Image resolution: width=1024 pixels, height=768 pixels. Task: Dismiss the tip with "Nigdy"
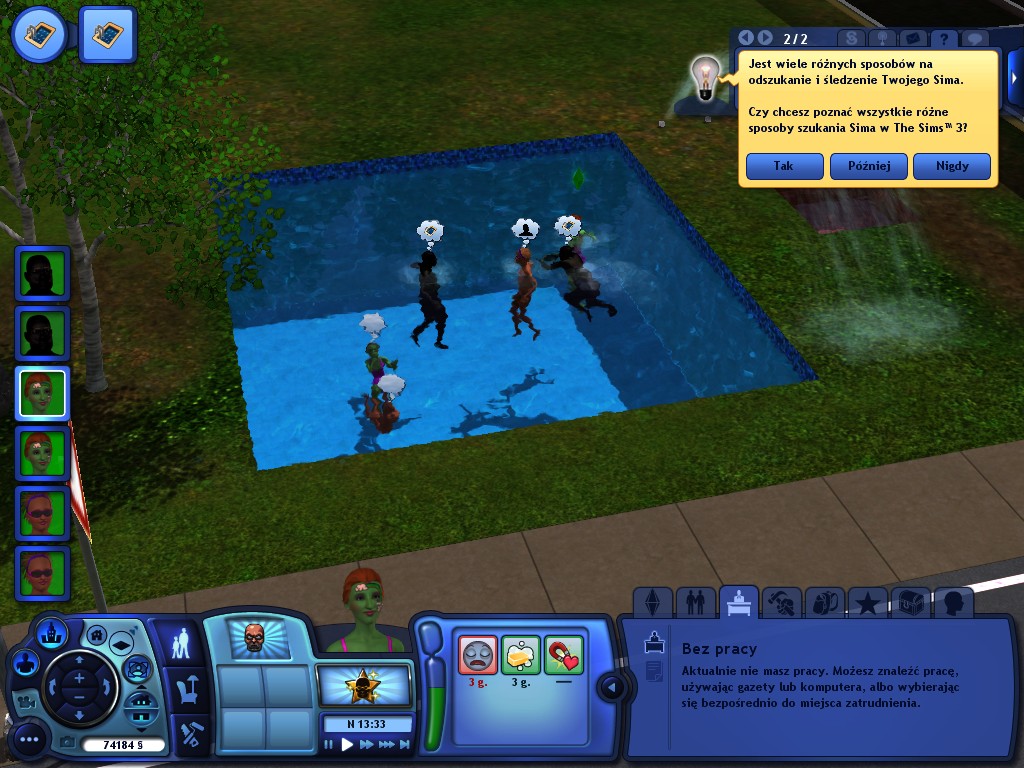pos(952,166)
